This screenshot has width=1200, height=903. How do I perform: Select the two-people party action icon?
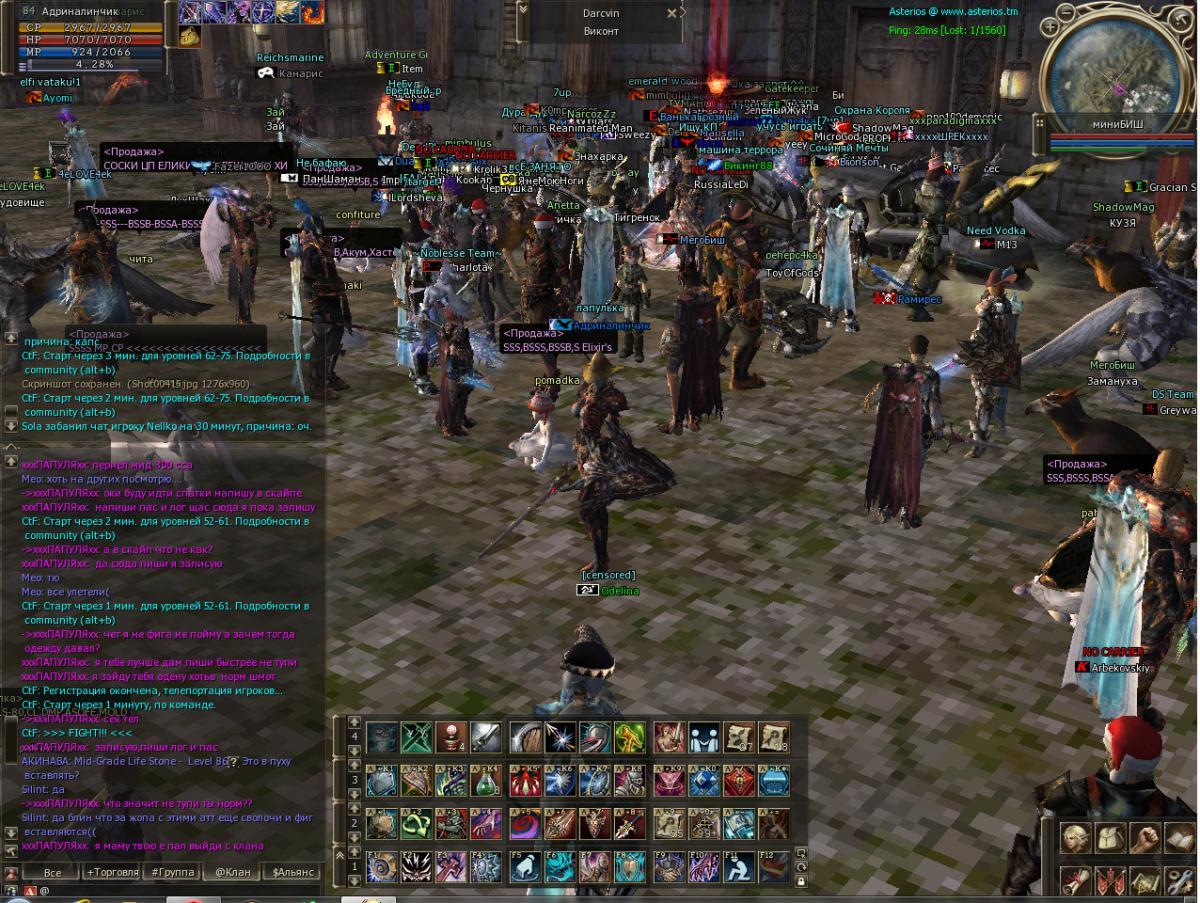(x=704, y=737)
